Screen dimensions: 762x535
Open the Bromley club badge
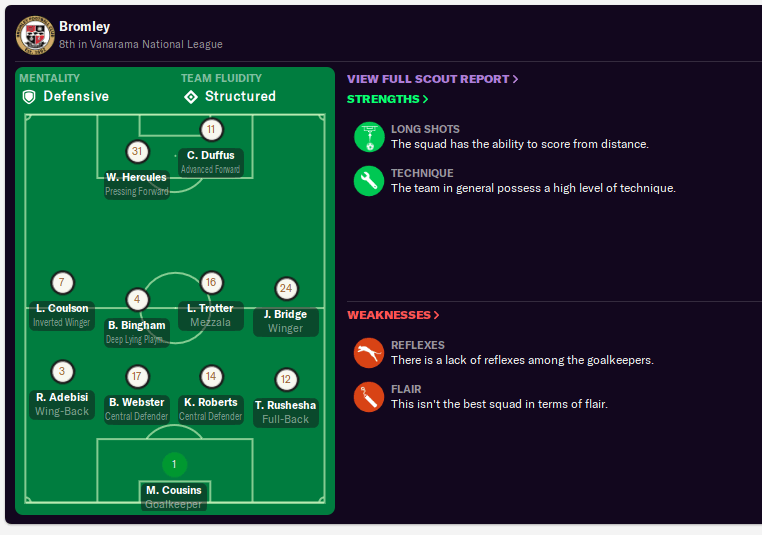coord(35,35)
